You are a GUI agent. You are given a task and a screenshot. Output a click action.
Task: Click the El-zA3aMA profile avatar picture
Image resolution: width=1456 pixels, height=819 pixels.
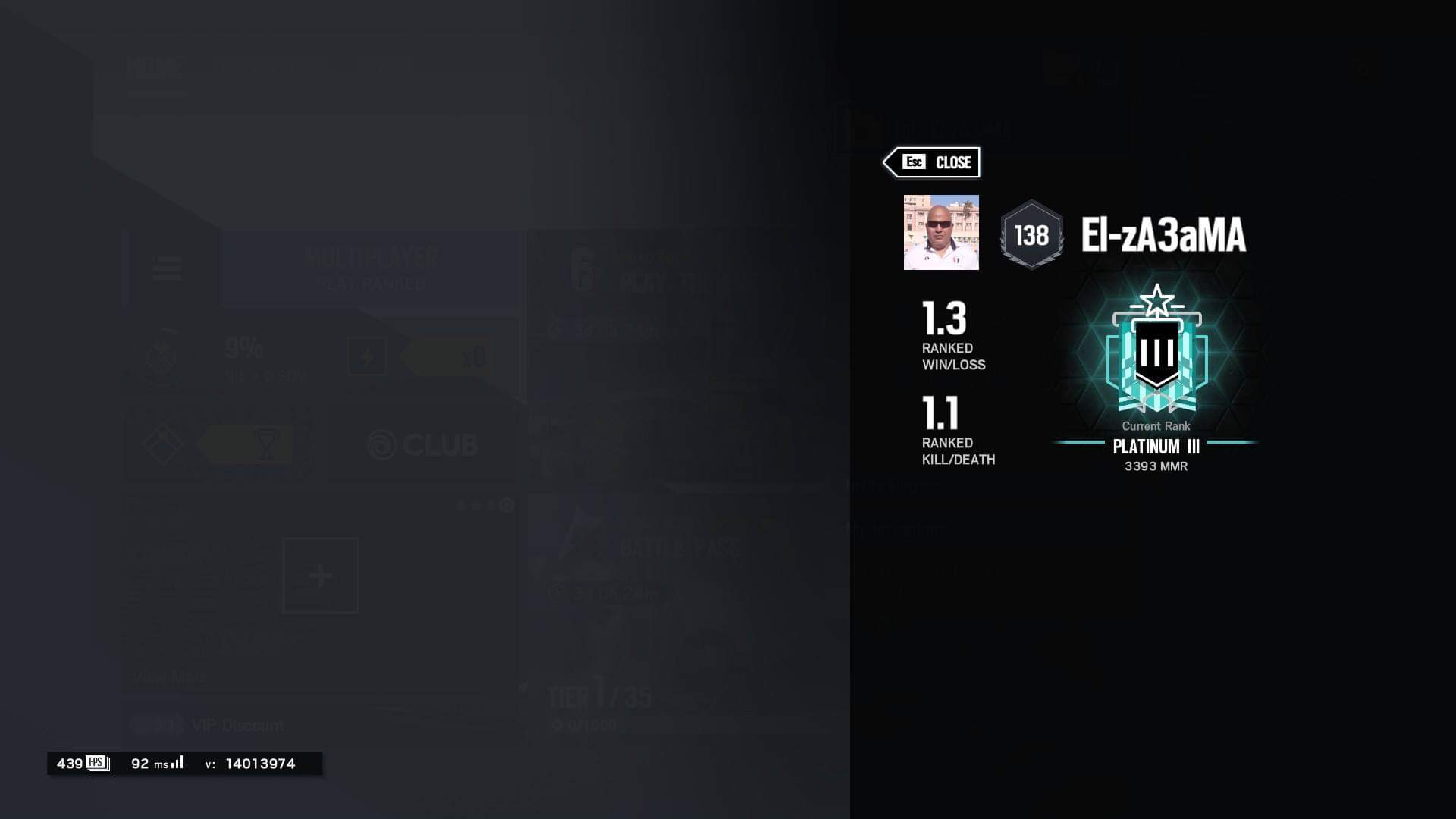pyautogui.click(x=942, y=233)
